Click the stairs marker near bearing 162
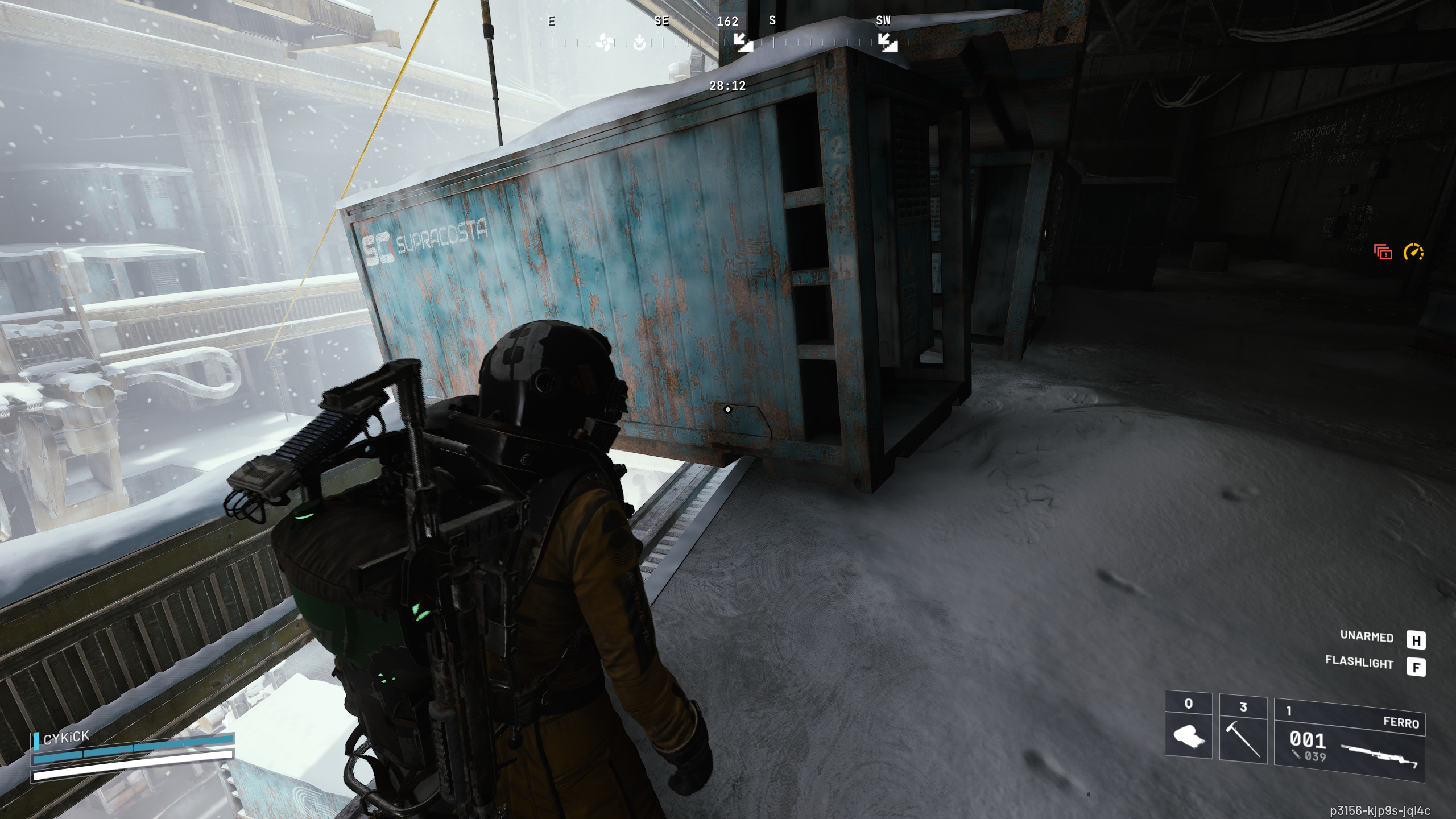Image resolution: width=1456 pixels, height=819 pixels. 743,43
